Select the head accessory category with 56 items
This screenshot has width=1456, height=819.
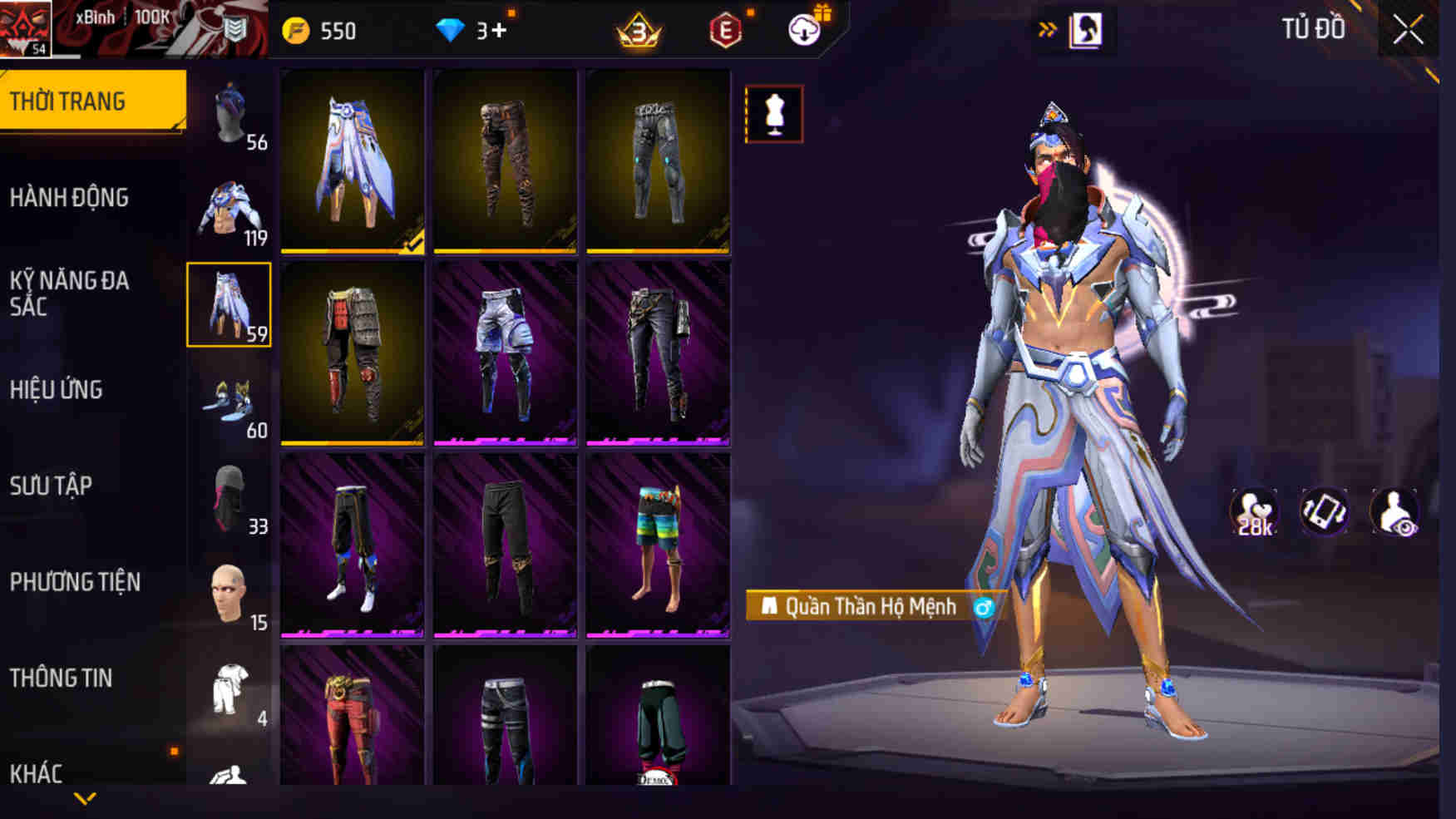pyautogui.click(x=230, y=116)
